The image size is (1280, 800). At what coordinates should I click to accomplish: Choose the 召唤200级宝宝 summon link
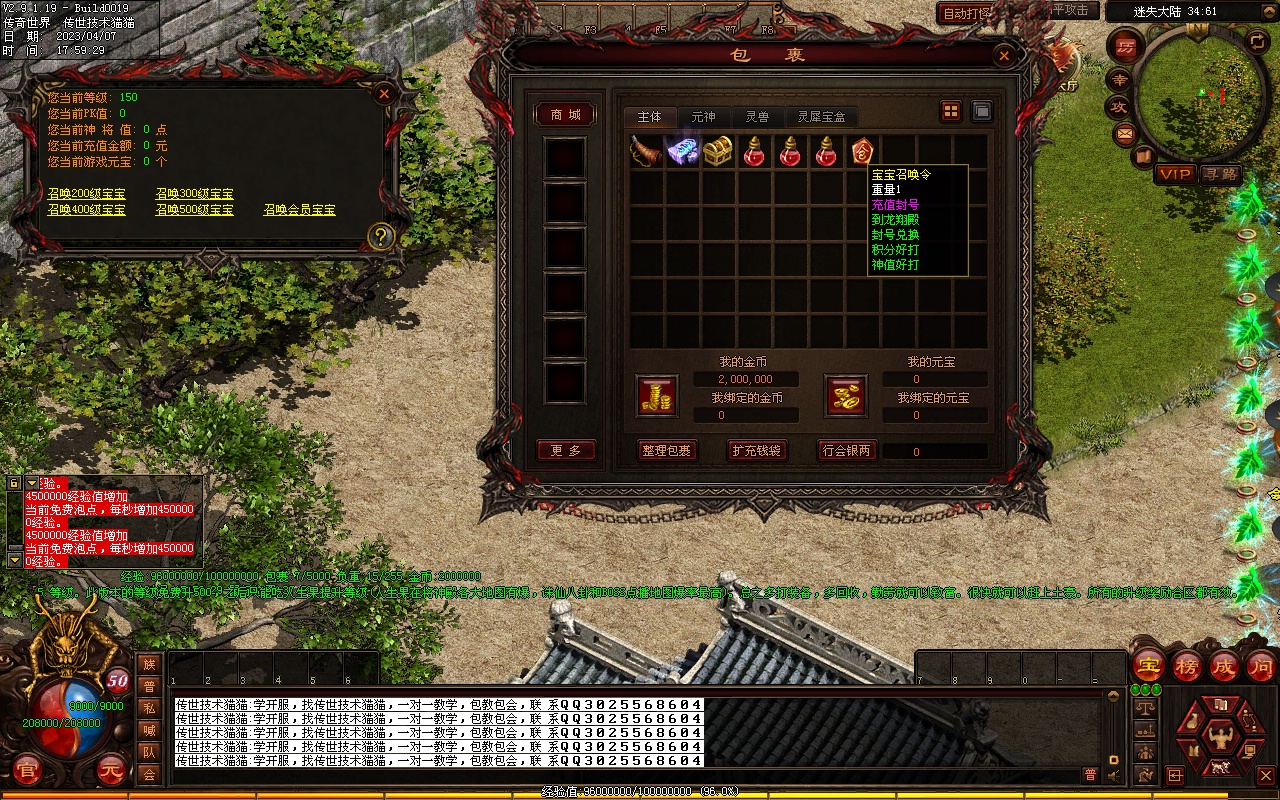pyautogui.click(x=87, y=193)
